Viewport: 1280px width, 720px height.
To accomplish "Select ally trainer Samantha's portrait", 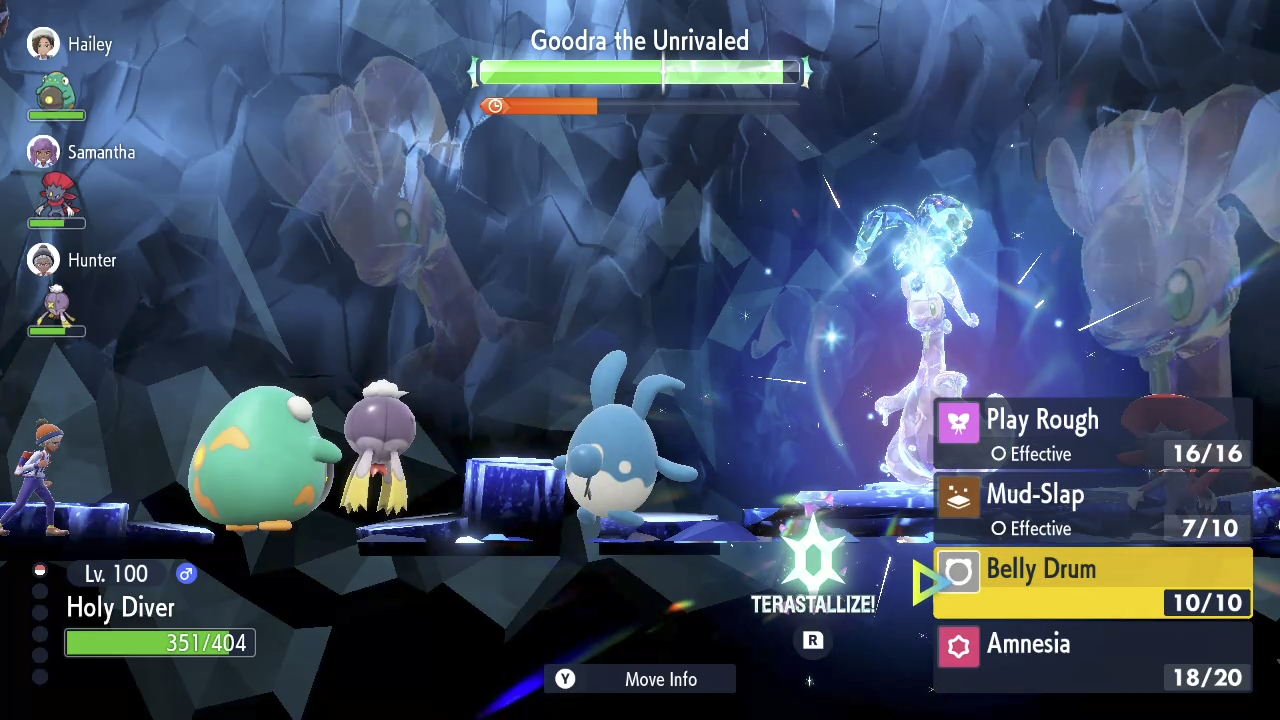I will pyautogui.click(x=43, y=152).
